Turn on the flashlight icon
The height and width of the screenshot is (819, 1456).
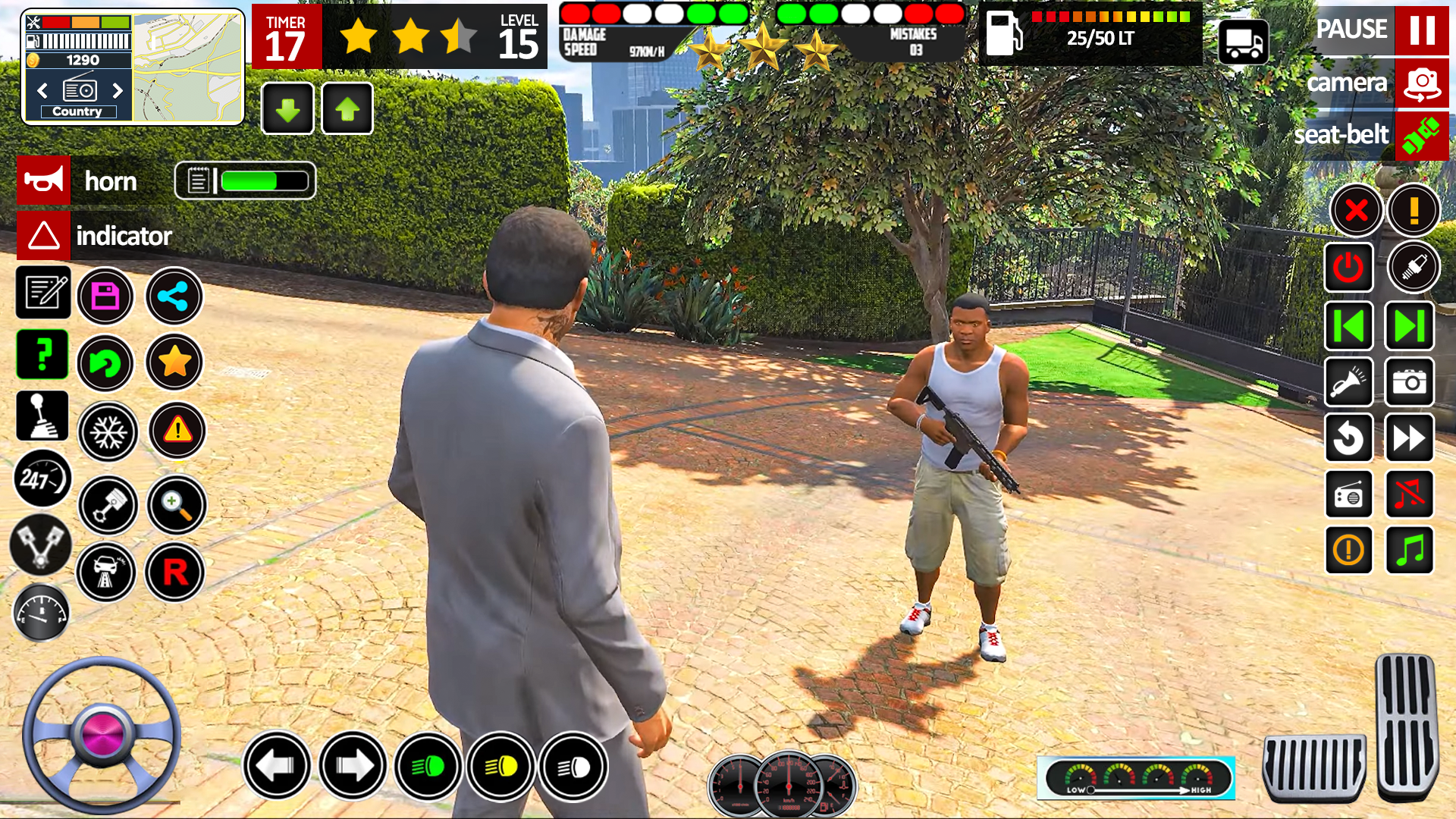pos(1349,383)
